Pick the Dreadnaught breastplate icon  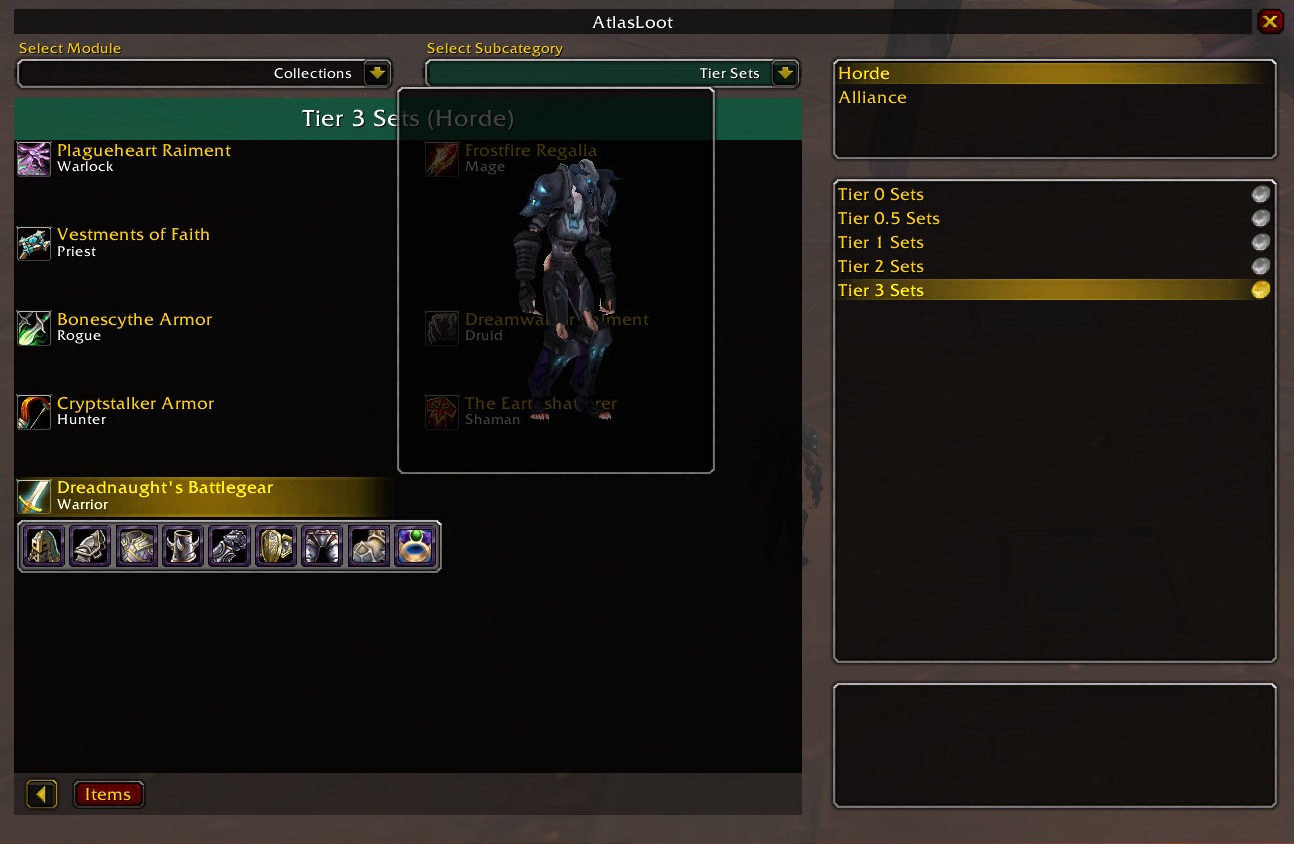pos(137,546)
